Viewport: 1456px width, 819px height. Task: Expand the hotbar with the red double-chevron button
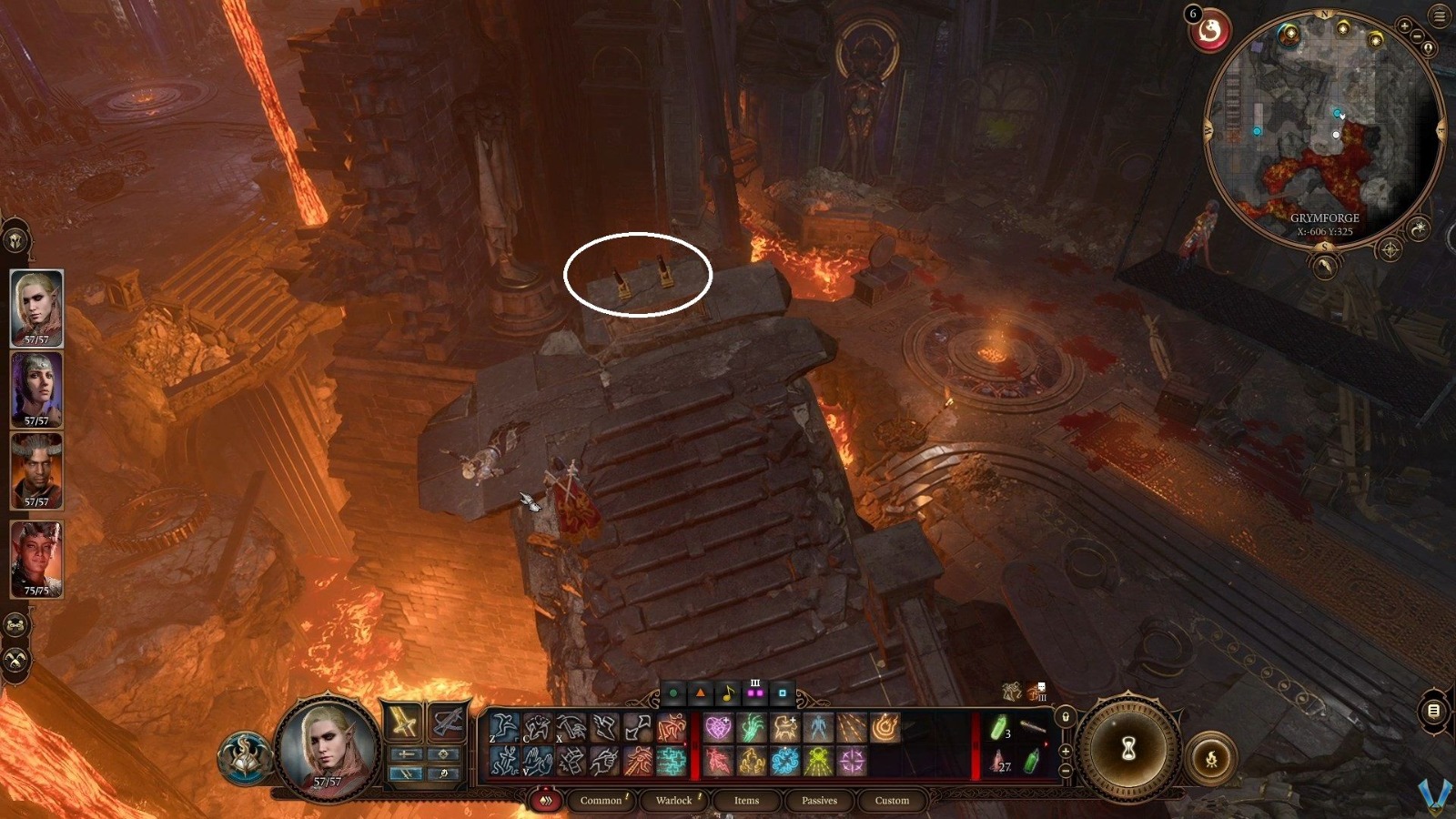pos(546,800)
